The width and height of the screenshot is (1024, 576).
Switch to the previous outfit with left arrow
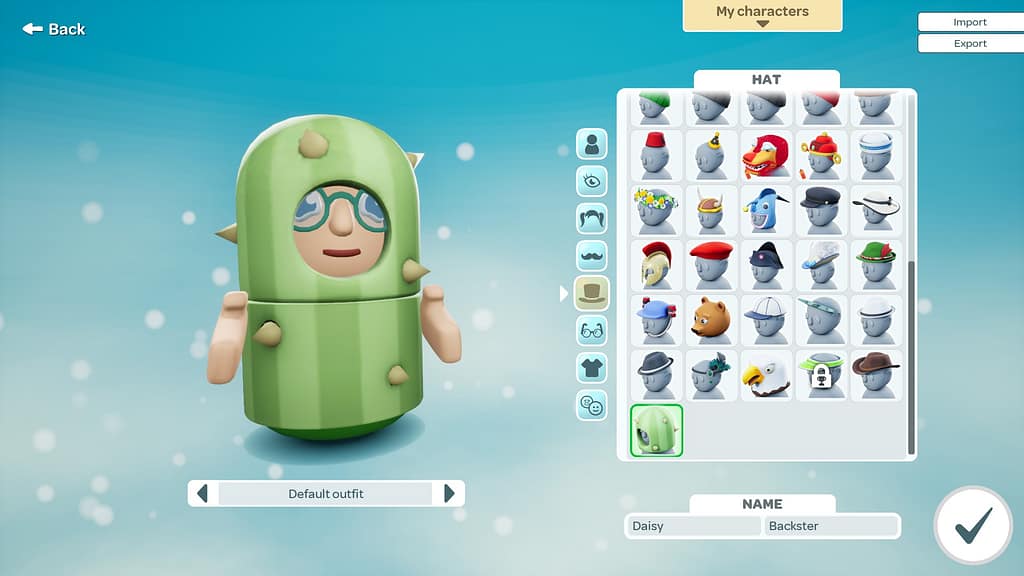203,493
